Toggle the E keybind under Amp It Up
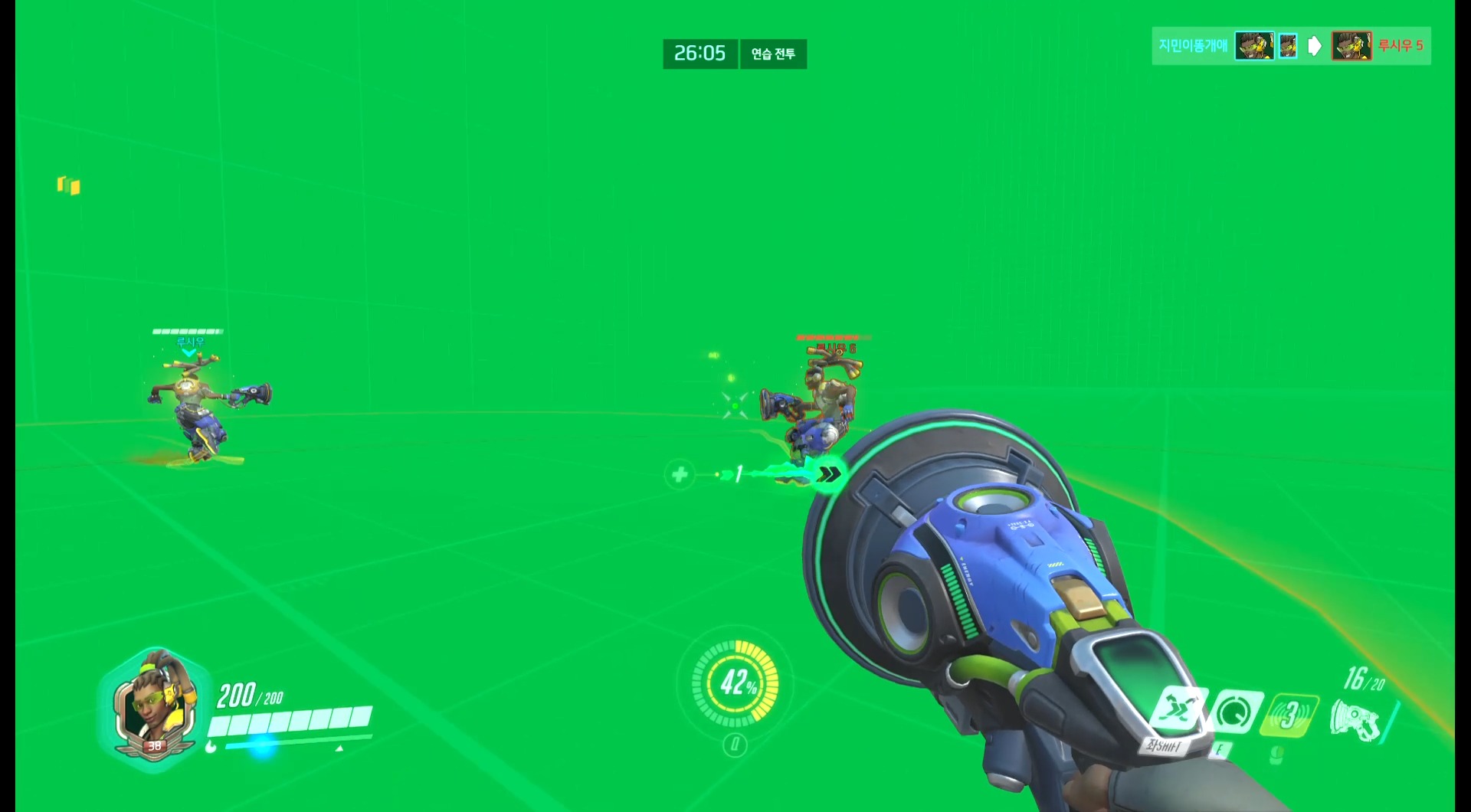 (1220, 751)
